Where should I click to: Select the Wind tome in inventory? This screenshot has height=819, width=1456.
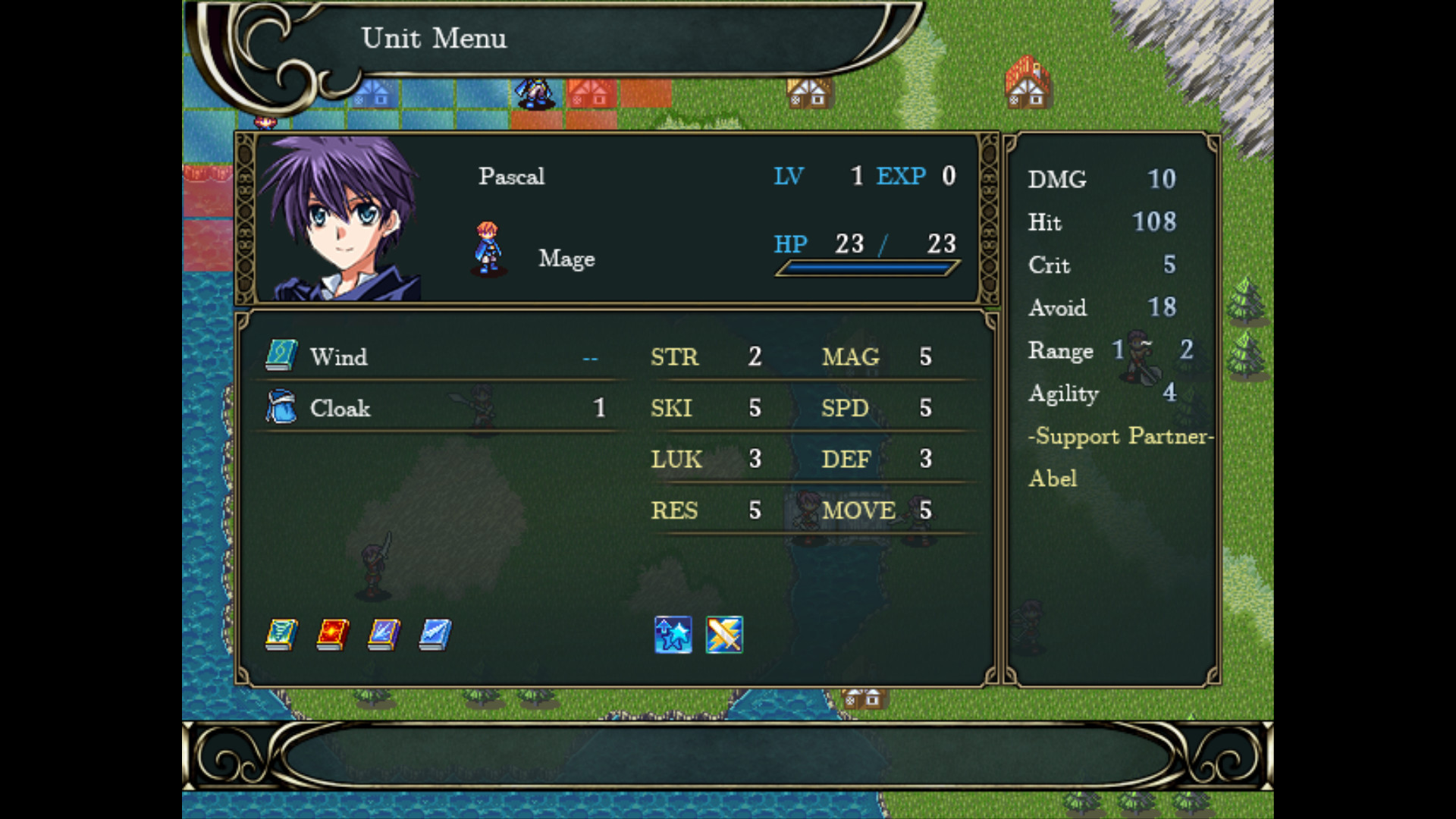(x=339, y=356)
